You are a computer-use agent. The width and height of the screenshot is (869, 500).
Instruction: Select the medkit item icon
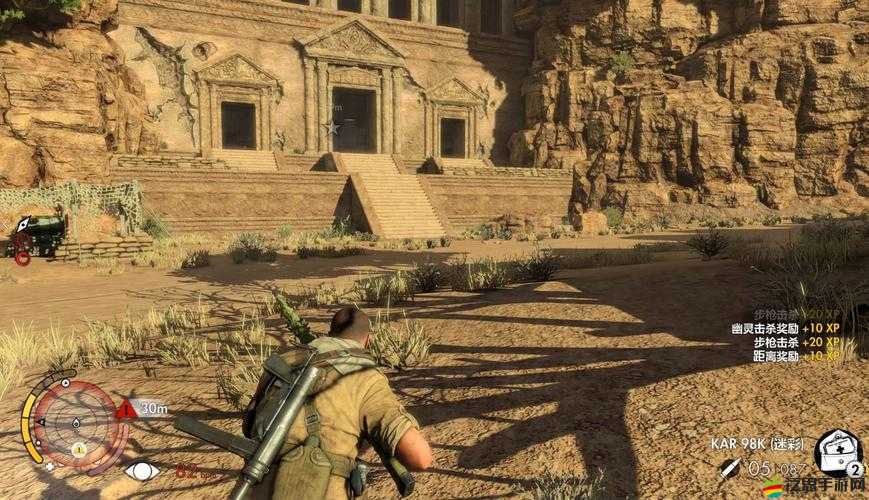(x=837, y=450)
